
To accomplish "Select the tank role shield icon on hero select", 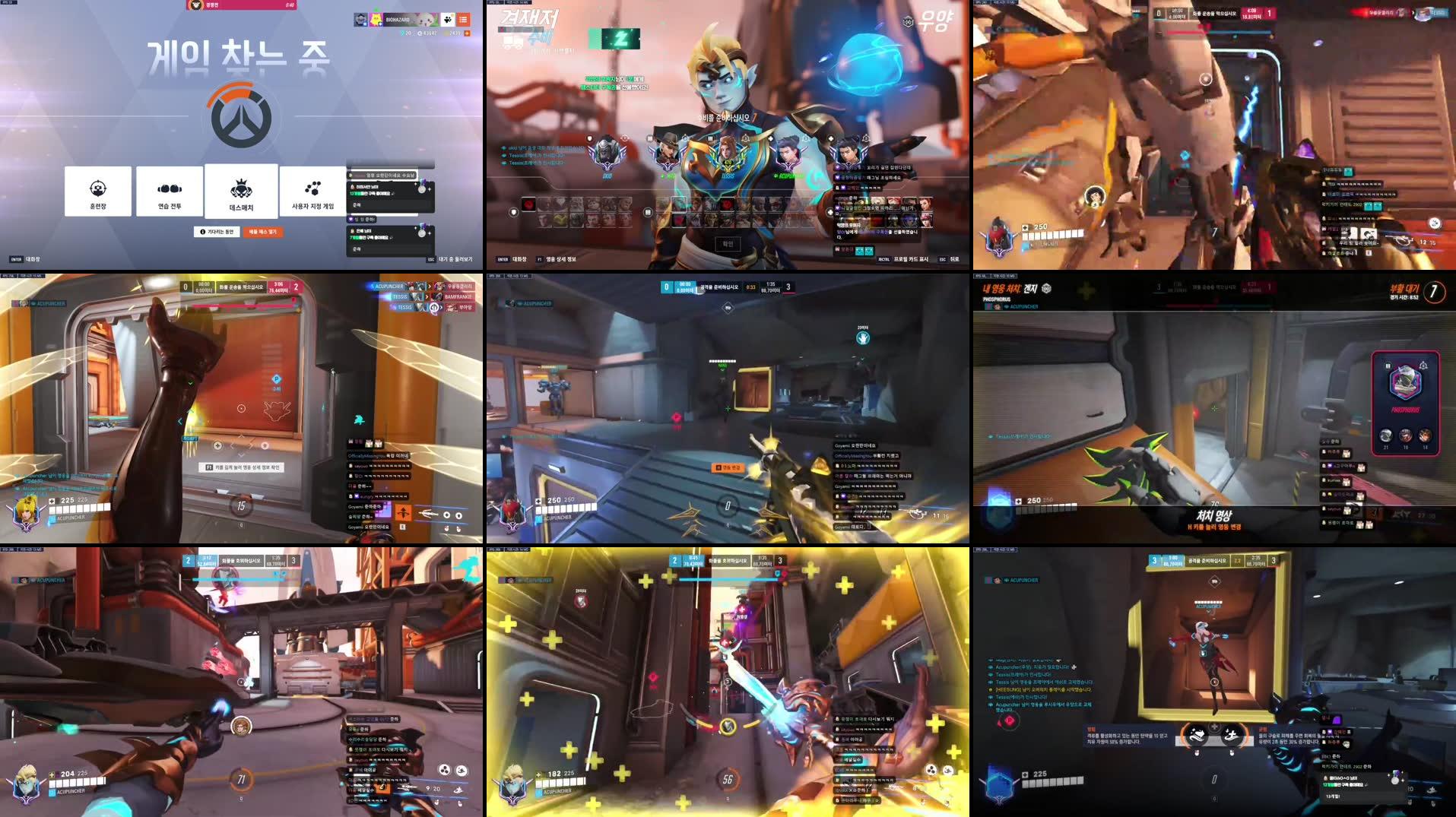I will (513, 211).
